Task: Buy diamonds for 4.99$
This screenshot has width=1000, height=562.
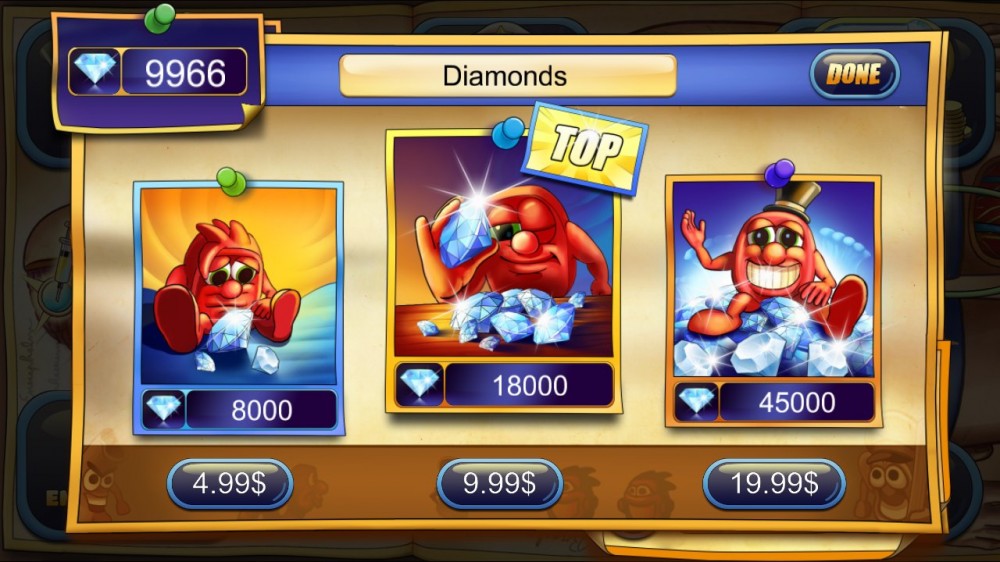Action: click(229, 485)
